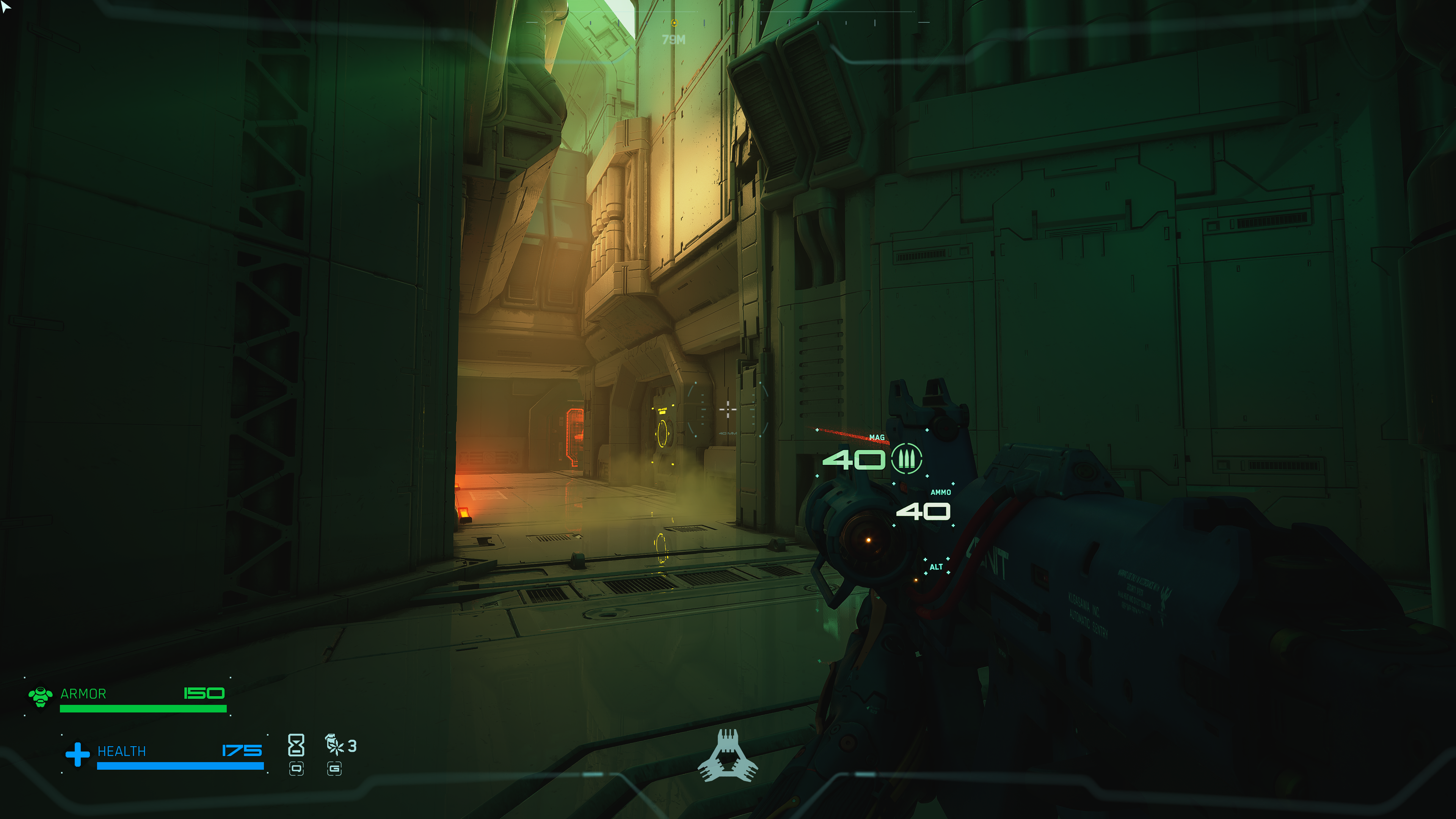The height and width of the screenshot is (819, 1456).
Task: Activate the hourglass time ability icon
Action: tap(296, 745)
